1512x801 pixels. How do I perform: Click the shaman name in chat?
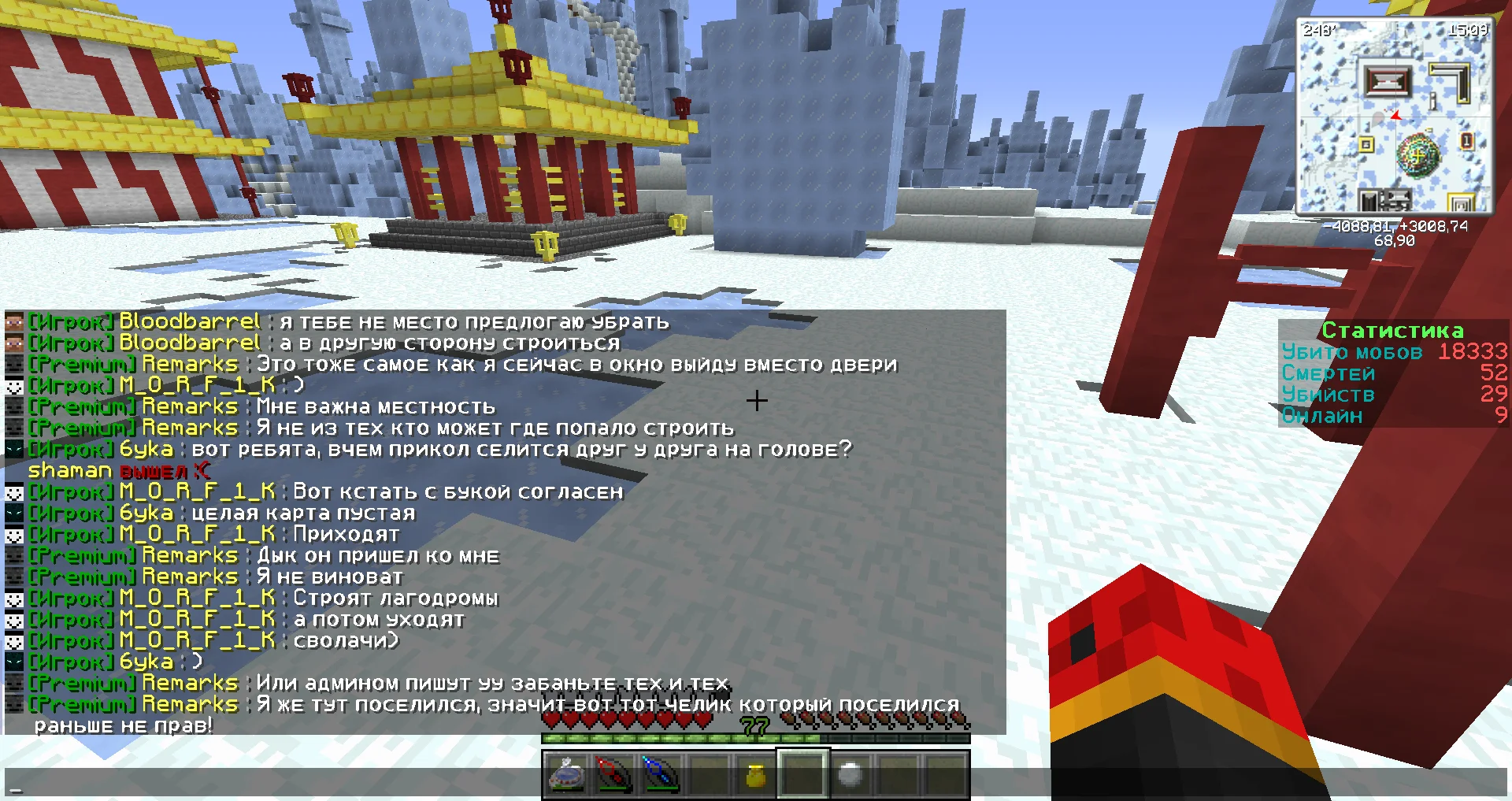[x=69, y=471]
